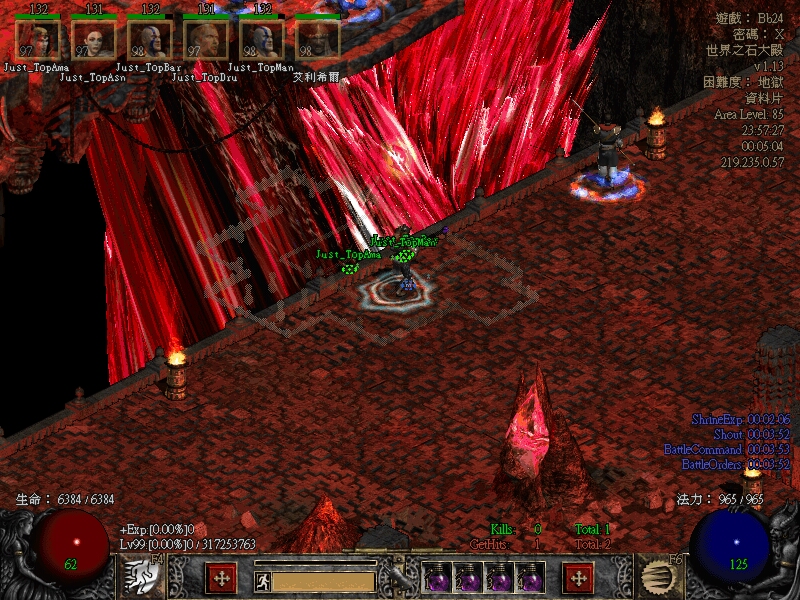
Task: Select the Just_TopAsn party portrait
Action: (94, 40)
